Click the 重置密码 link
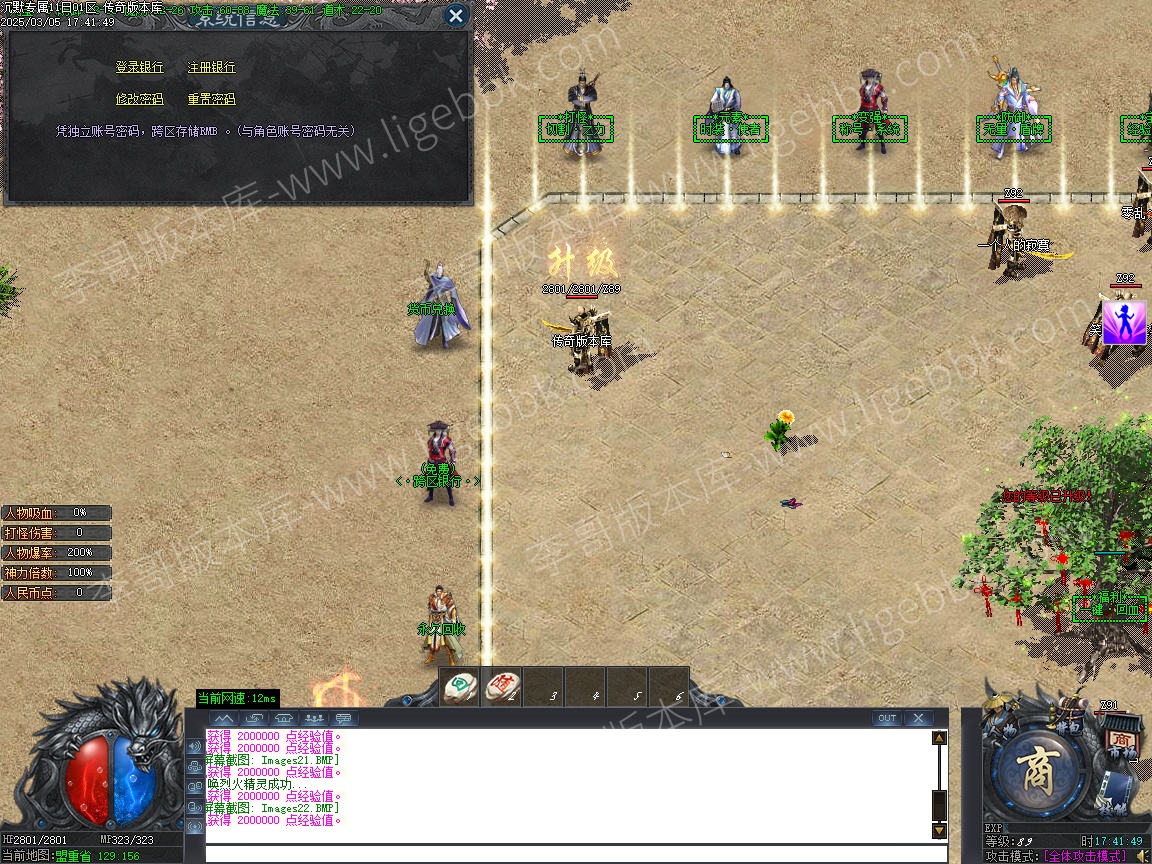The height and width of the screenshot is (864, 1152). click(x=212, y=99)
